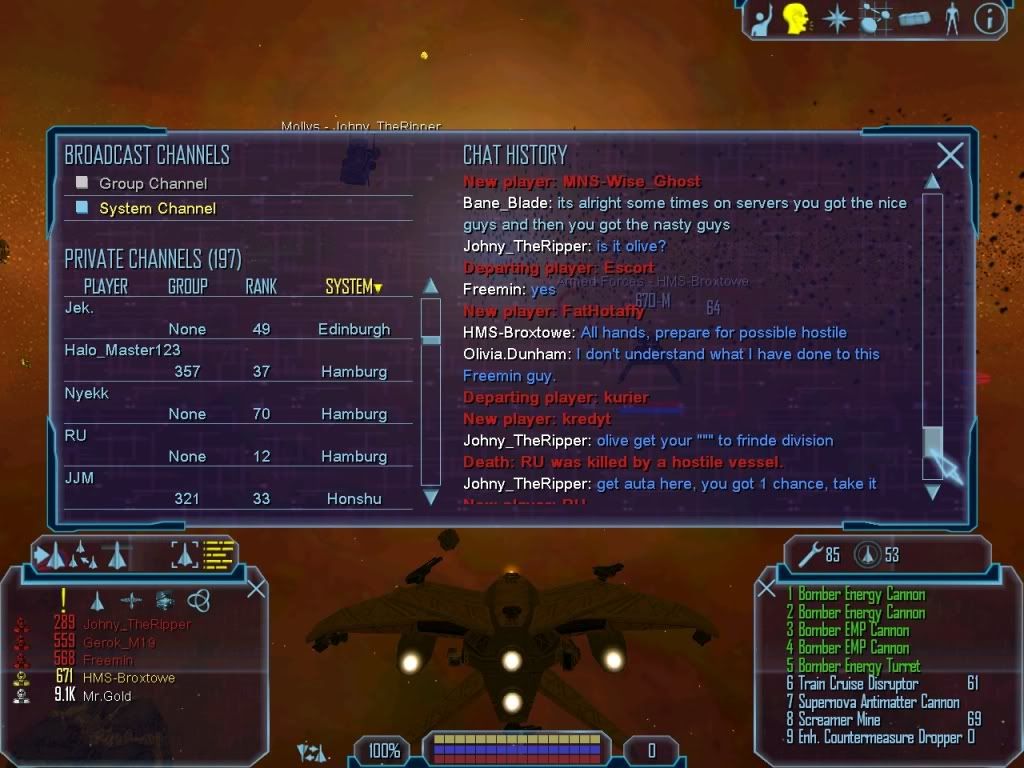
Task: Open the information 'i' icon
Action: click(x=989, y=19)
